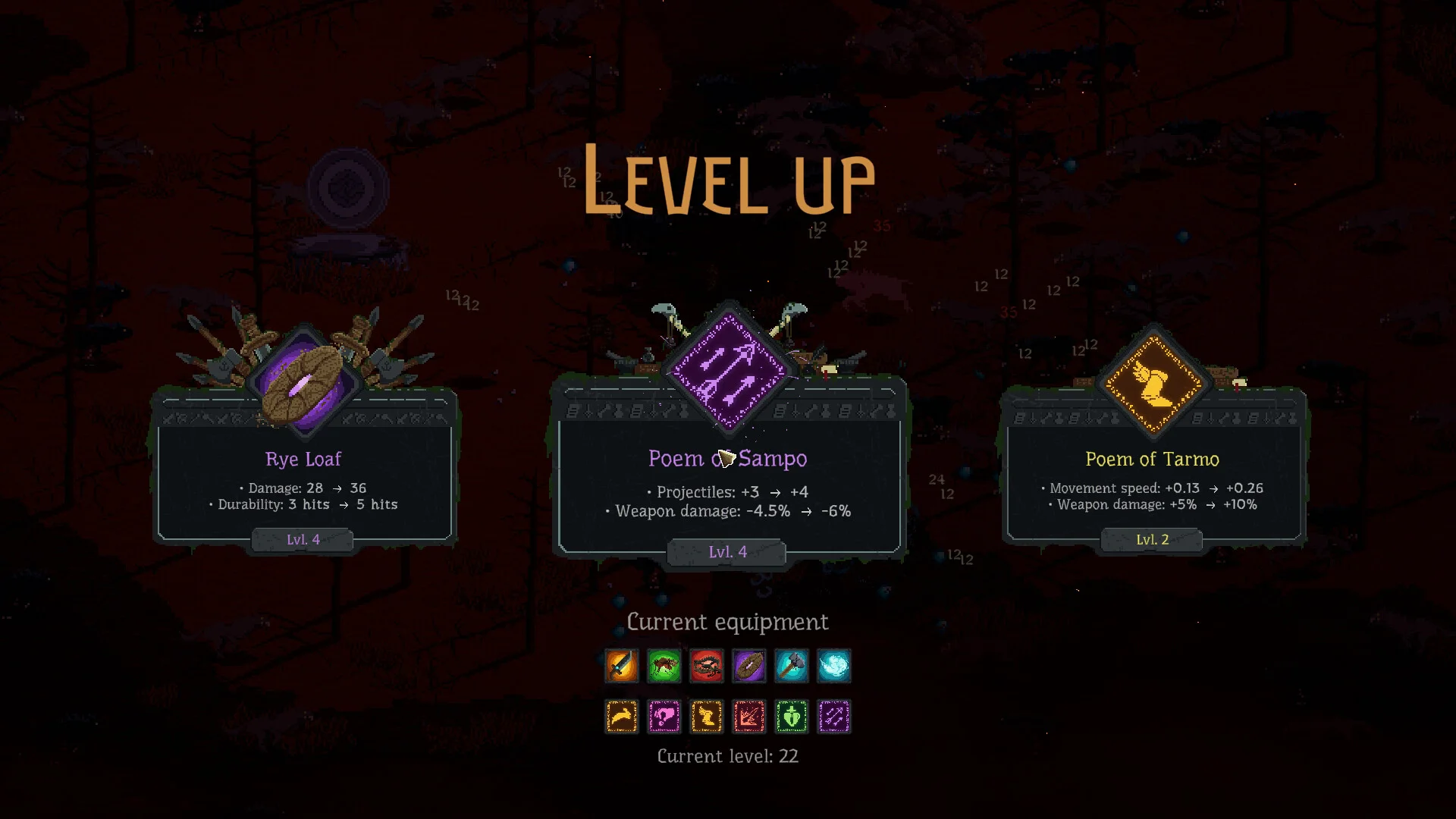Click the green heart dagger poem icon
Image resolution: width=1456 pixels, height=819 pixels.
pyautogui.click(x=792, y=717)
